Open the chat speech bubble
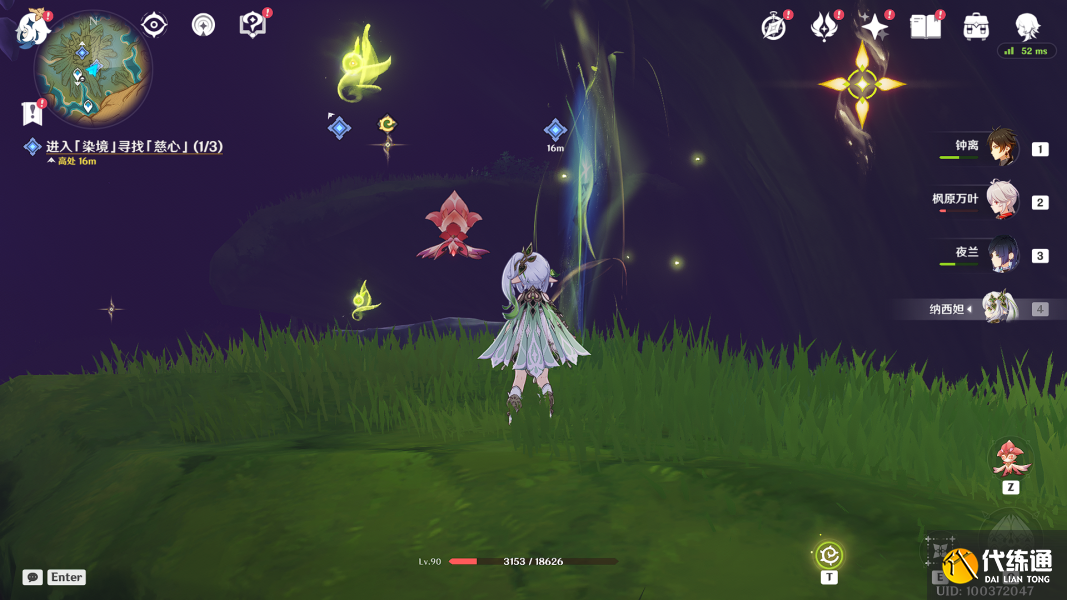 [33, 577]
